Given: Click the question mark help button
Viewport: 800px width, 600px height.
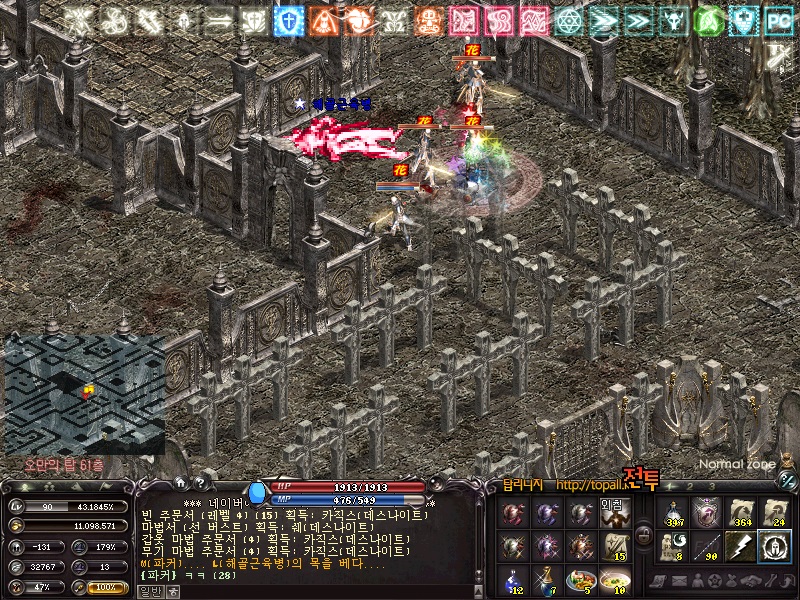Looking at the screenshot, I should point(202,484).
